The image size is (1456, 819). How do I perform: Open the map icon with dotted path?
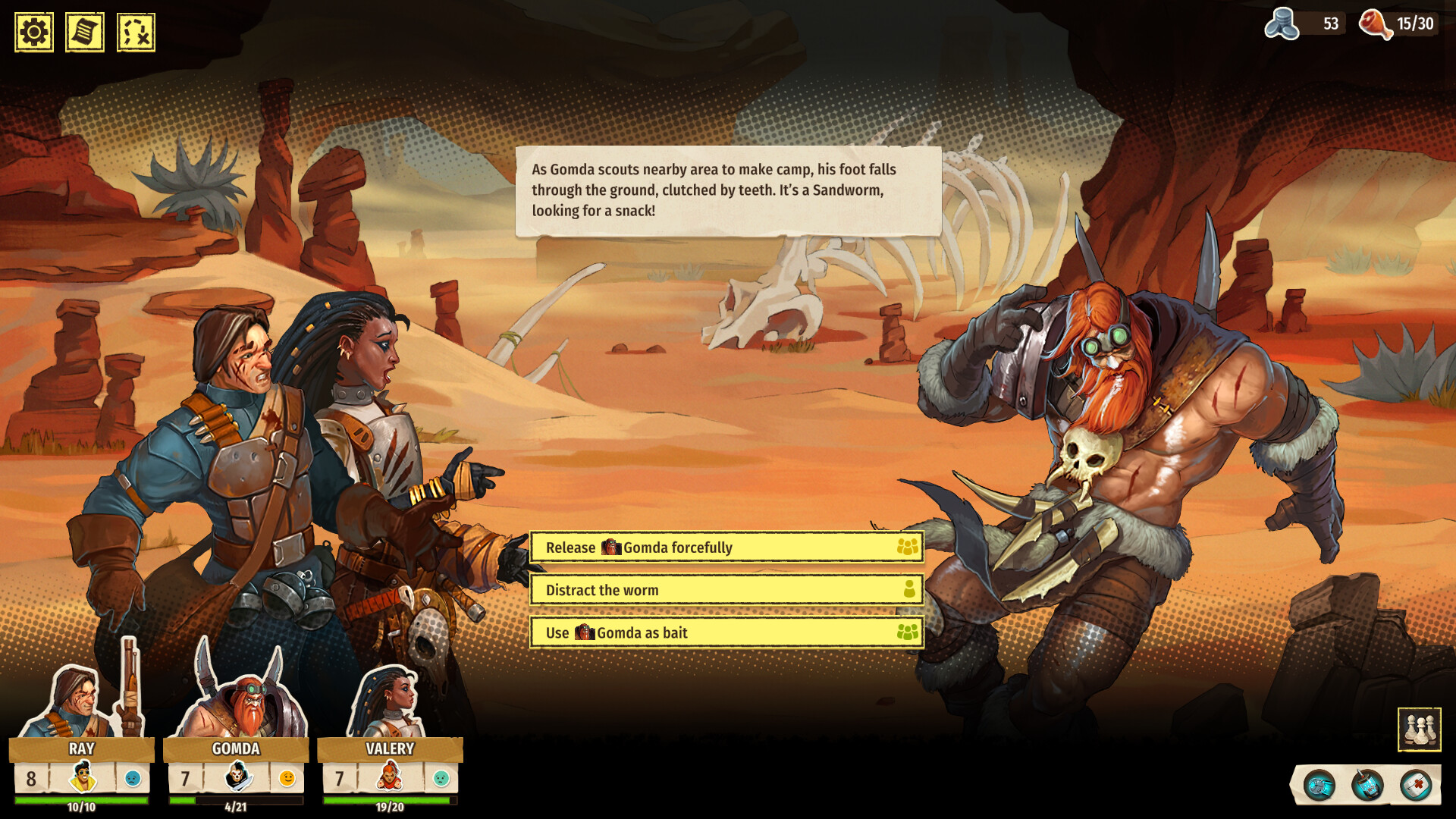(135, 32)
